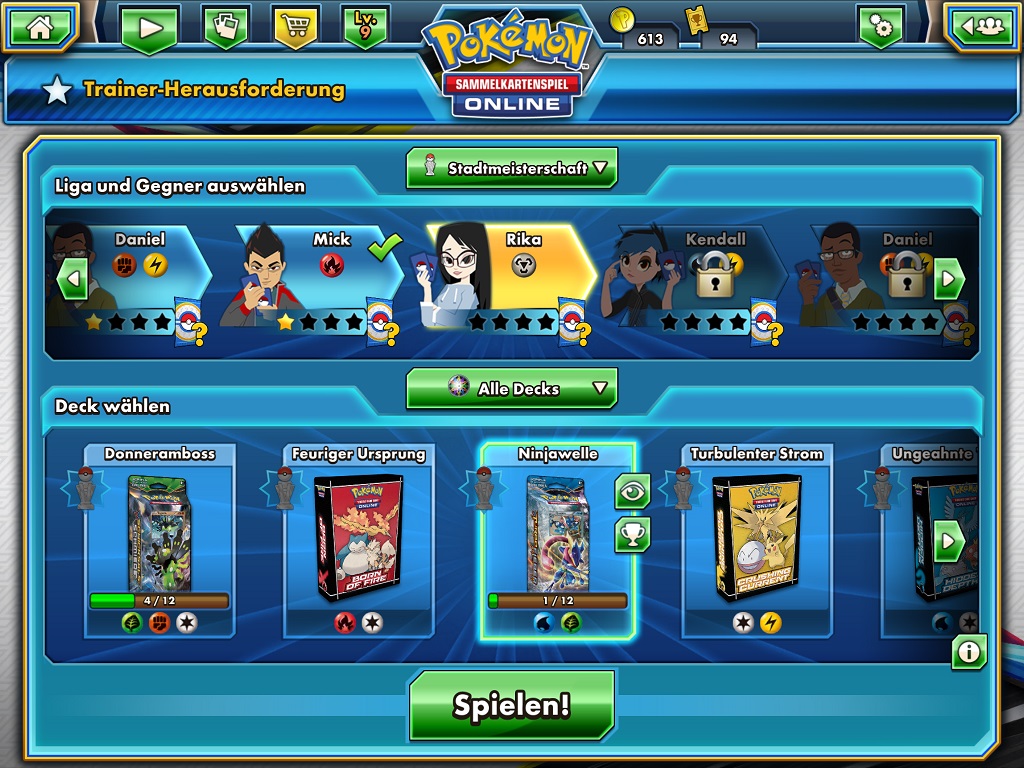
Task: View Ninjawelle deck with eye button
Action: tap(632, 491)
